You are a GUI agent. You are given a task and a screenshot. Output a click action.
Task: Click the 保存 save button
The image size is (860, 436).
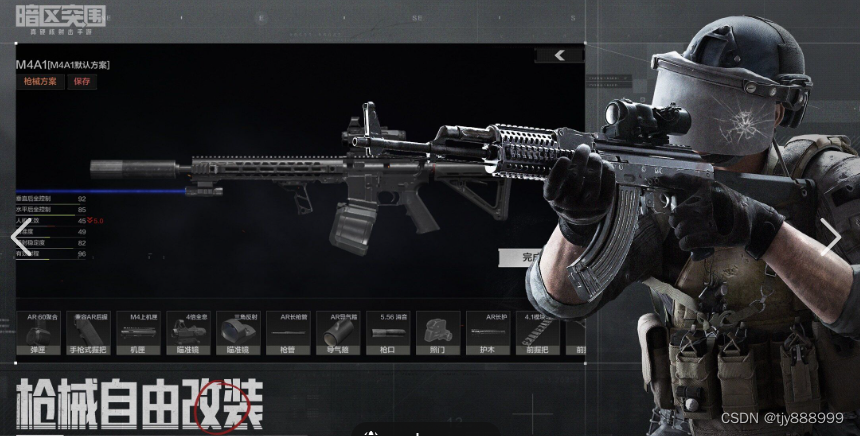pos(82,82)
